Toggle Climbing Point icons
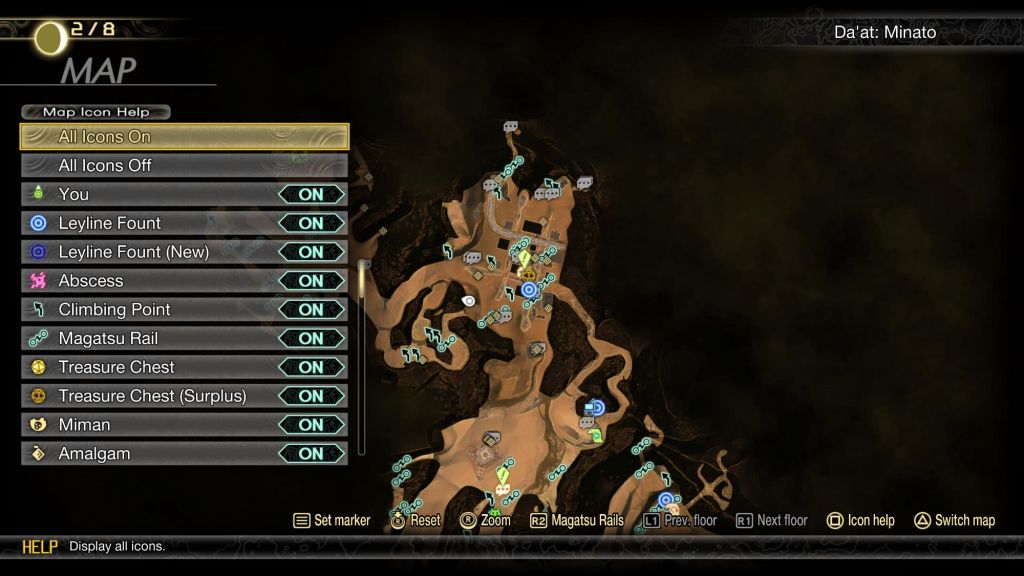The image size is (1024, 576). 311,310
